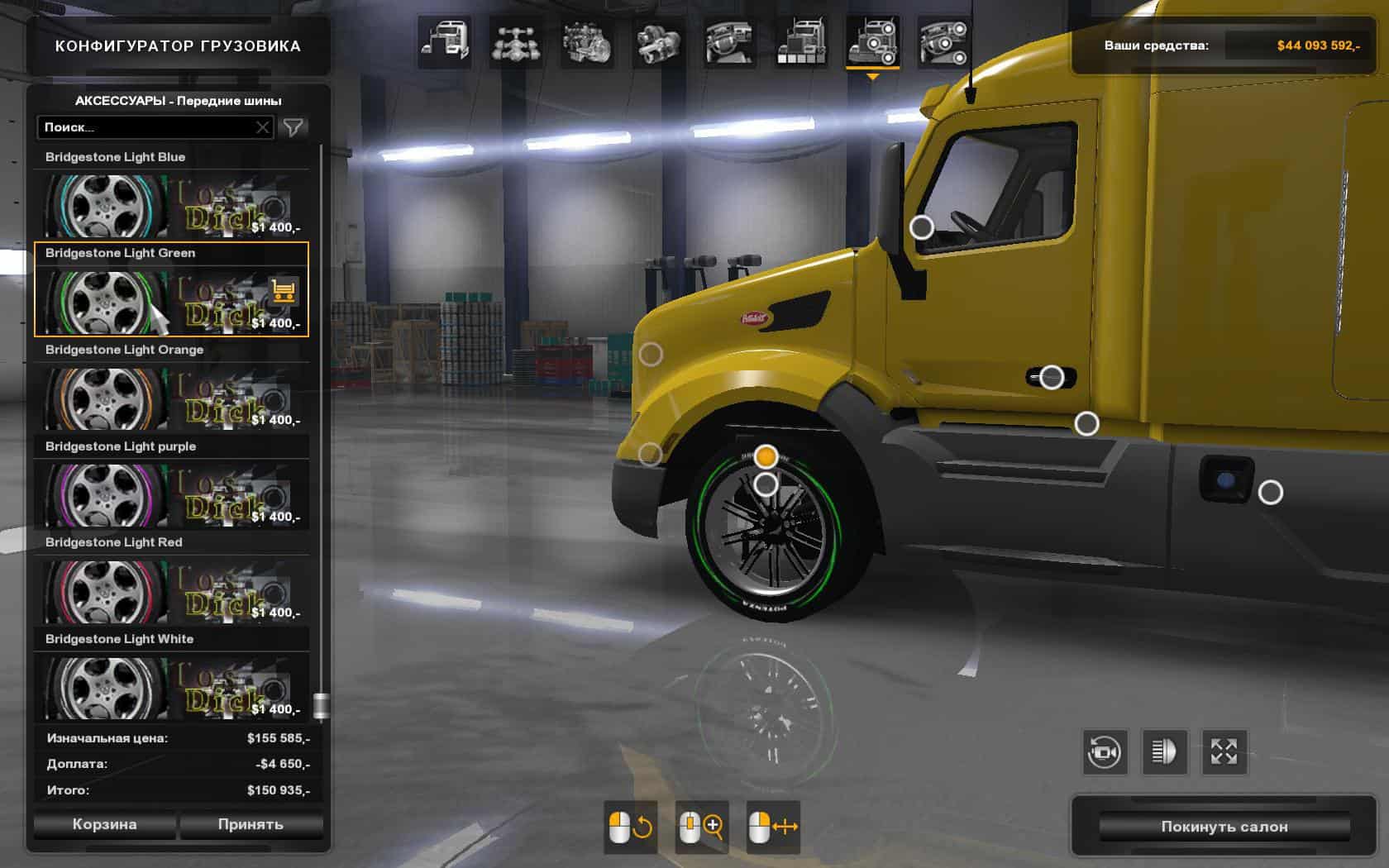The height and width of the screenshot is (868, 1389).
Task: Clear the search box with X
Action: (x=263, y=127)
